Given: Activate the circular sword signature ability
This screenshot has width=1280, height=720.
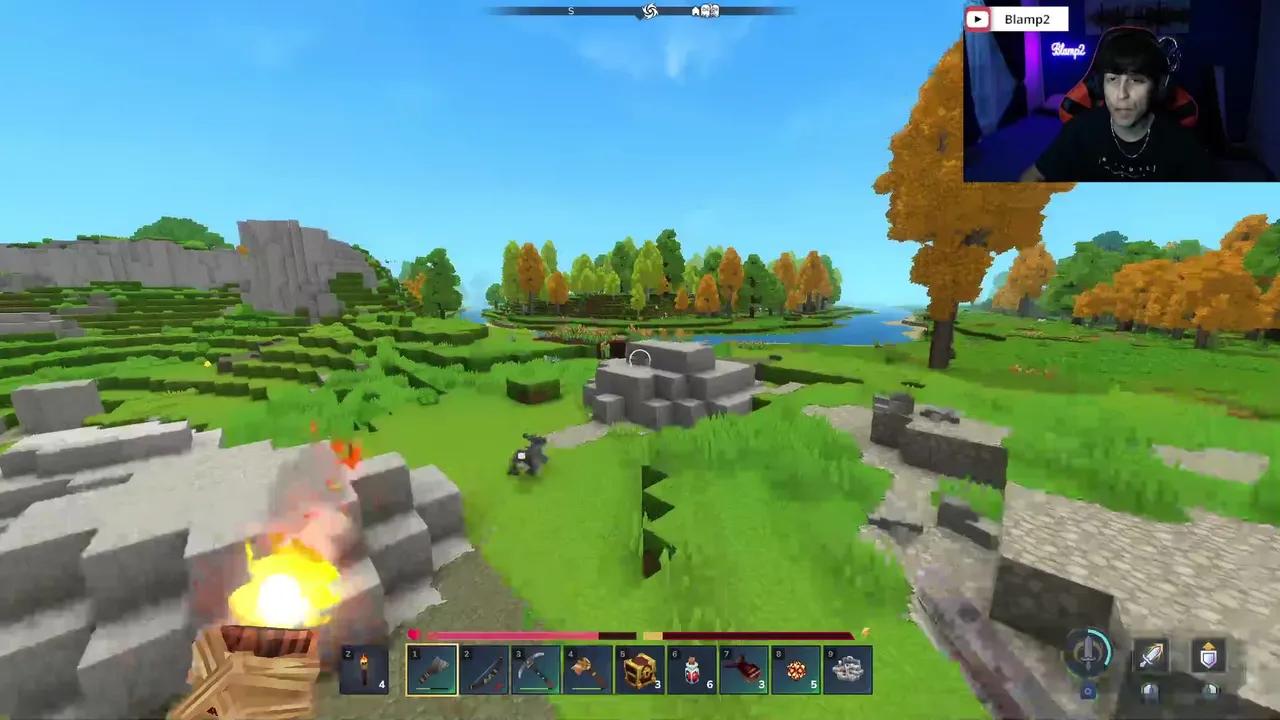Looking at the screenshot, I should click(x=1088, y=652).
